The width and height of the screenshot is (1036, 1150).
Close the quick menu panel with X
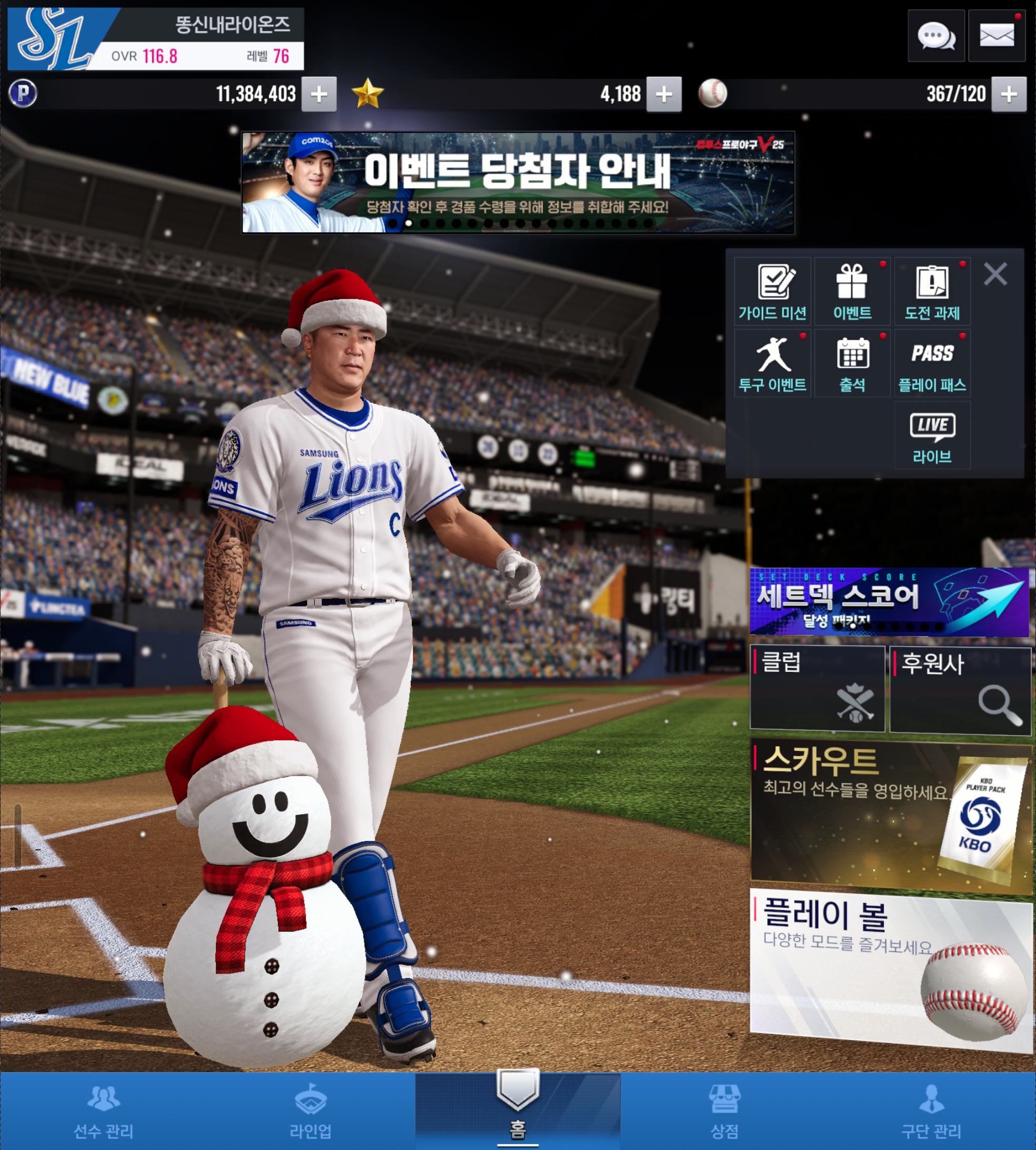(995, 274)
